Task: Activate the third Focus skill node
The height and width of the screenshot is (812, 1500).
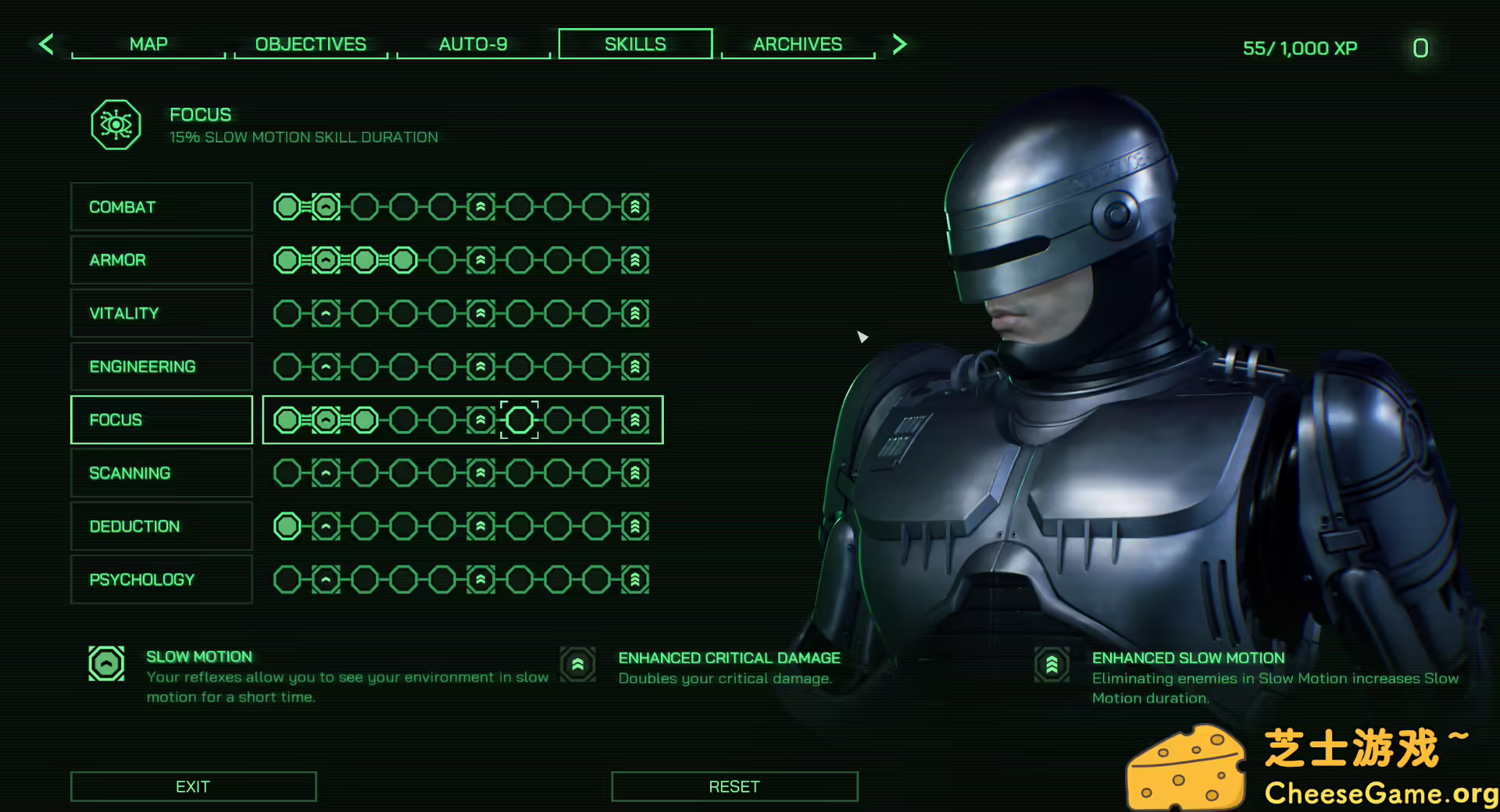Action: pyautogui.click(x=364, y=419)
